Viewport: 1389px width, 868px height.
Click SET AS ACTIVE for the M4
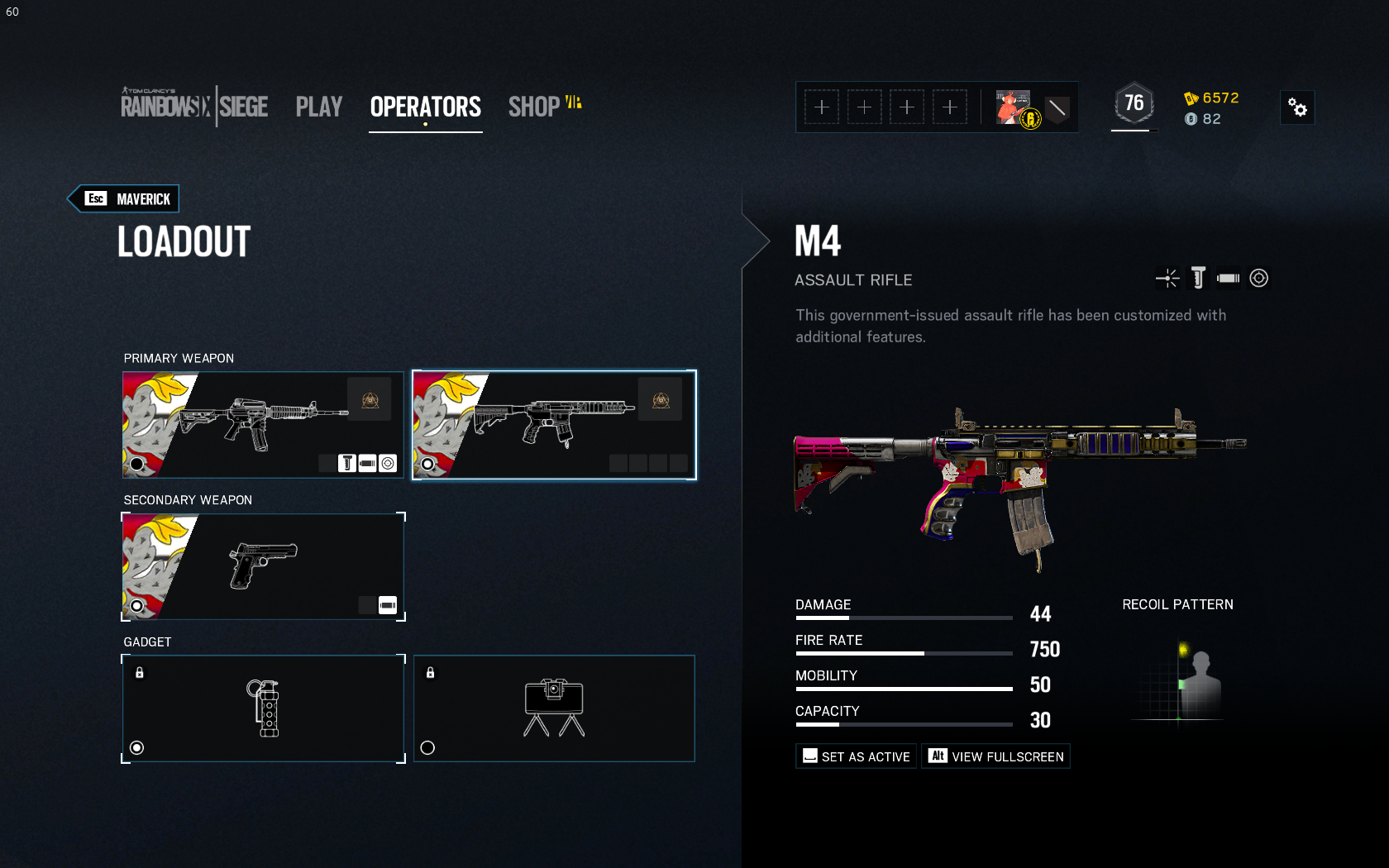tap(856, 756)
